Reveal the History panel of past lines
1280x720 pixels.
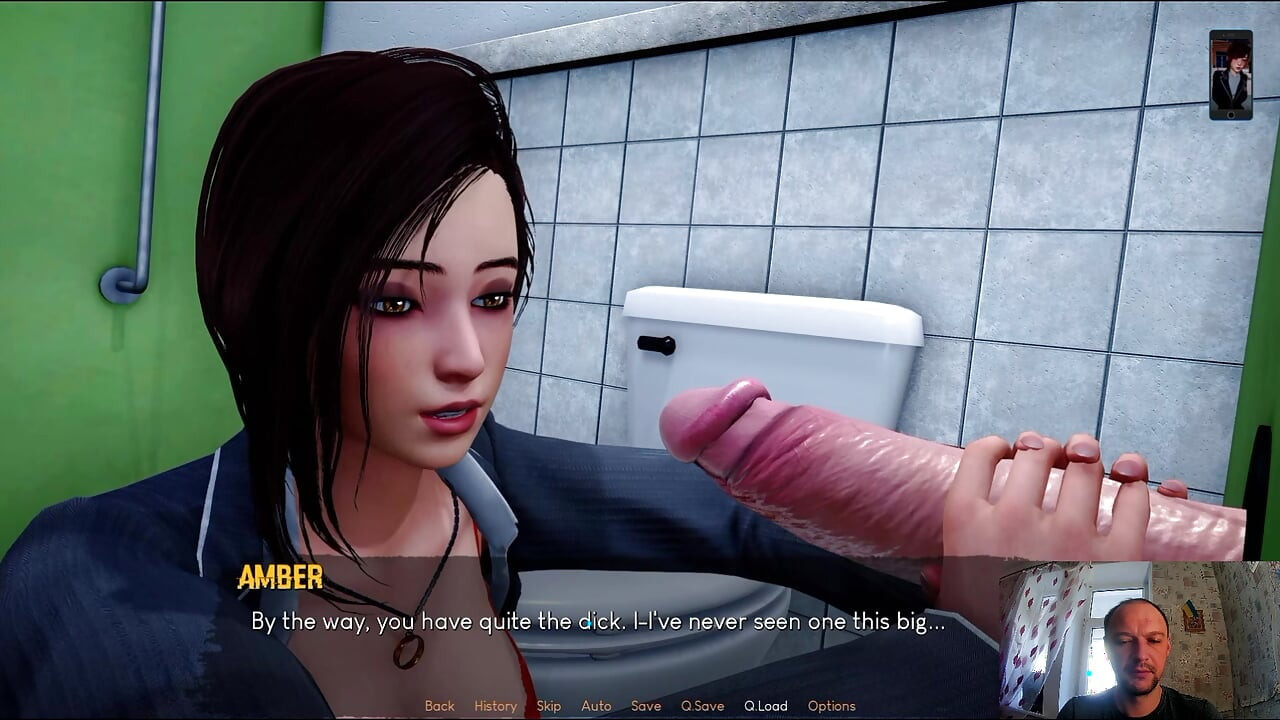click(494, 706)
